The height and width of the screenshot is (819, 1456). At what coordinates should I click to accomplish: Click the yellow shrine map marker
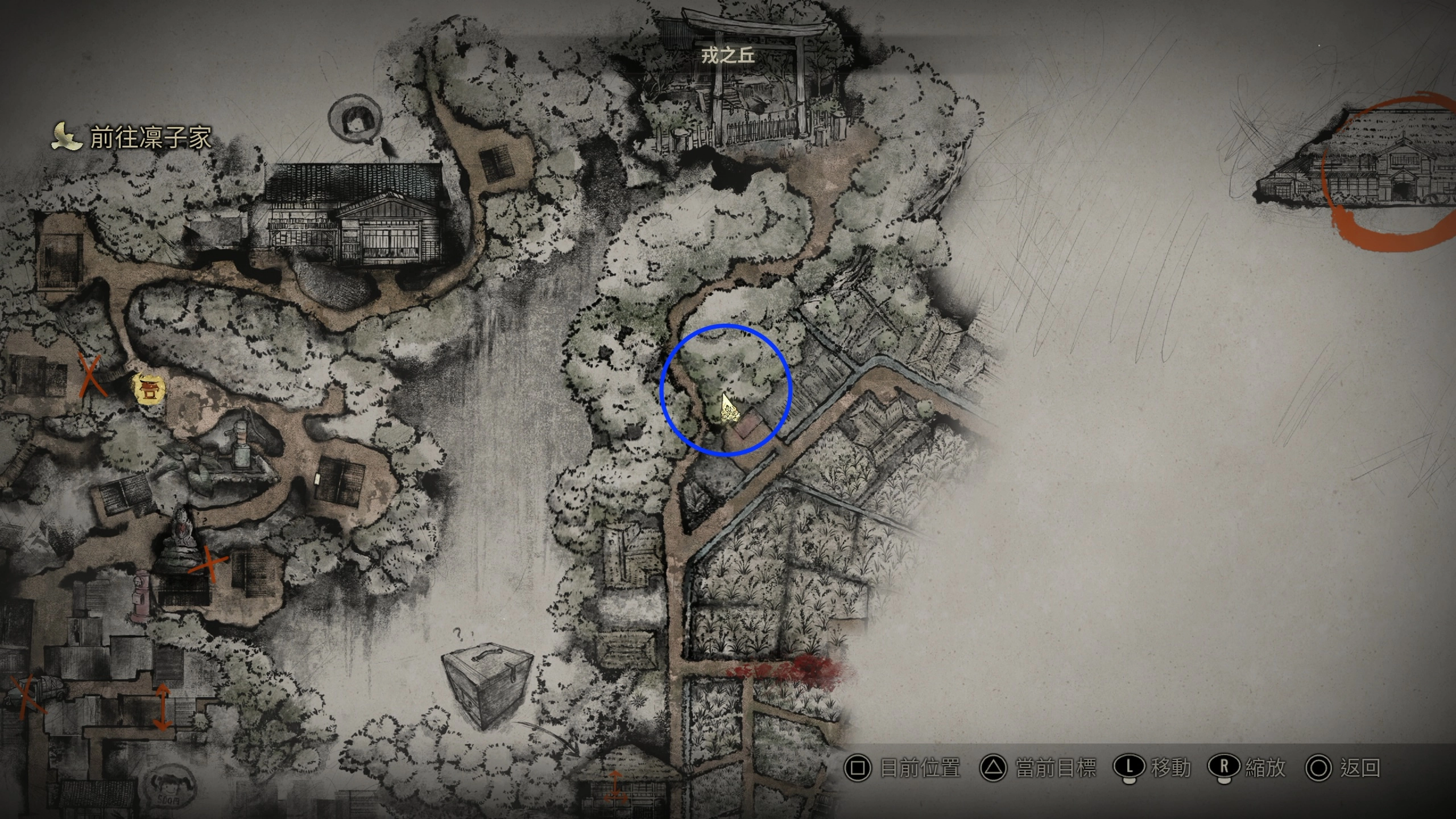pyautogui.click(x=150, y=390)
